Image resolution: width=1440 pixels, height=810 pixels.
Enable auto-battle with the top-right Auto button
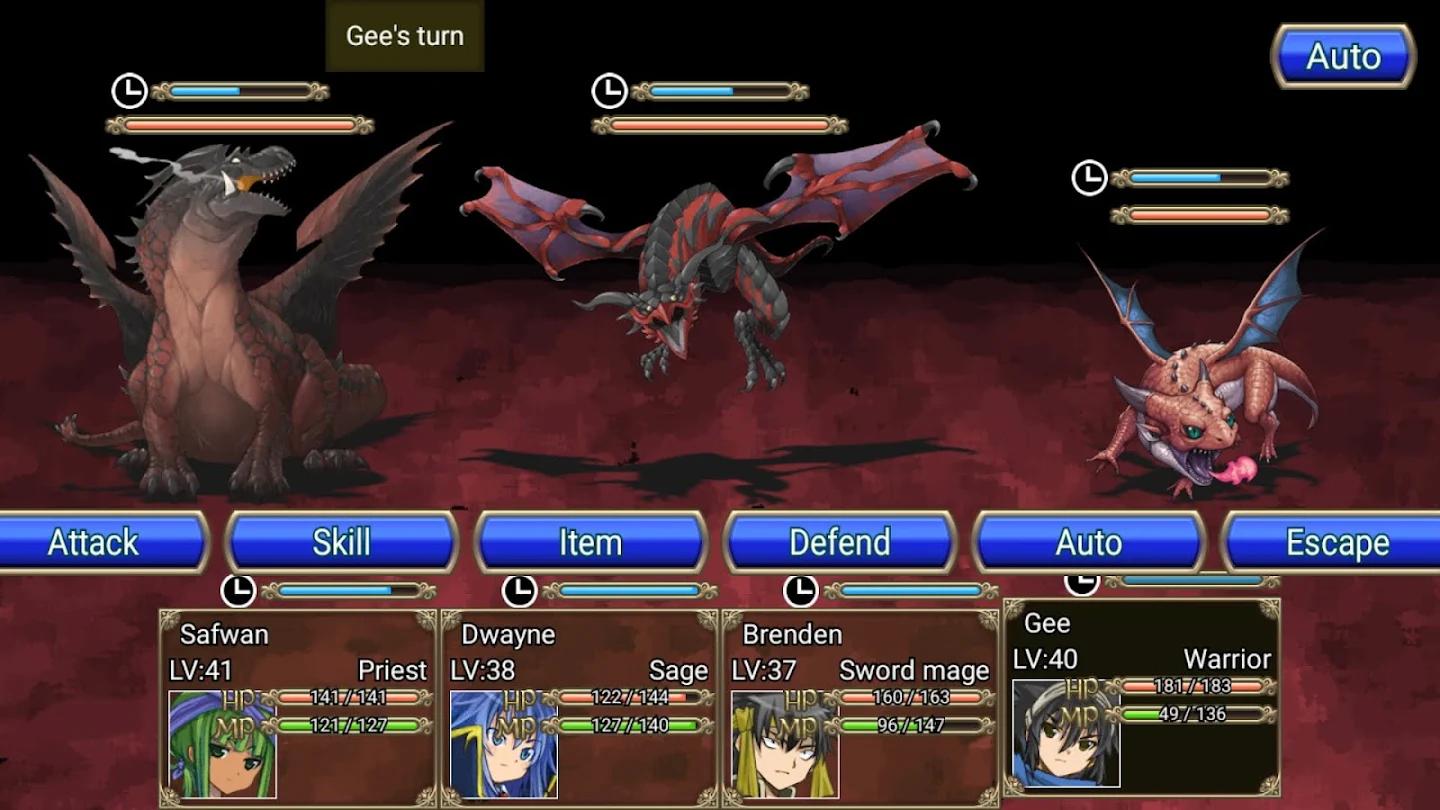1344,57
